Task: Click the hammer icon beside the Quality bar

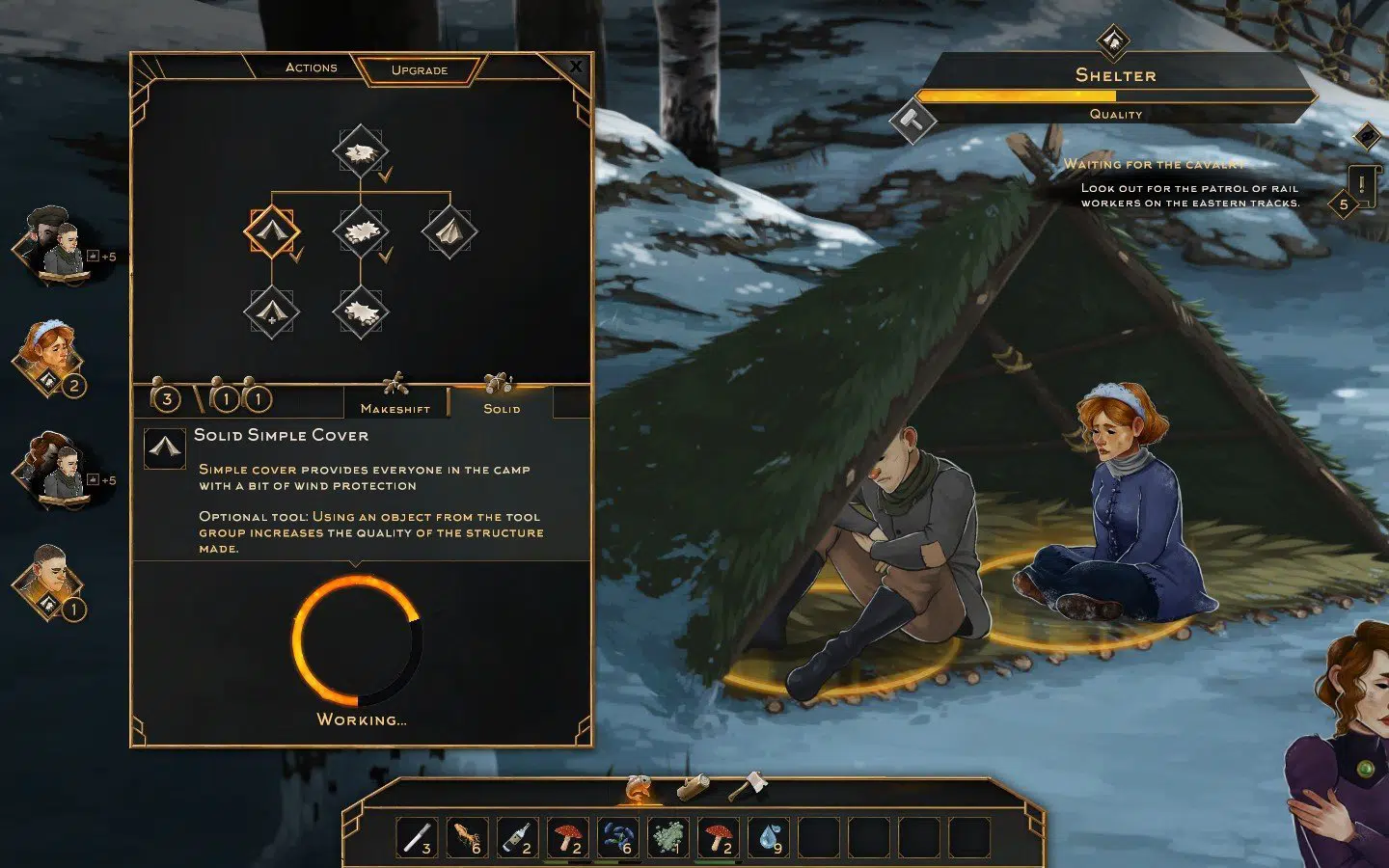Action: [912, 121]
